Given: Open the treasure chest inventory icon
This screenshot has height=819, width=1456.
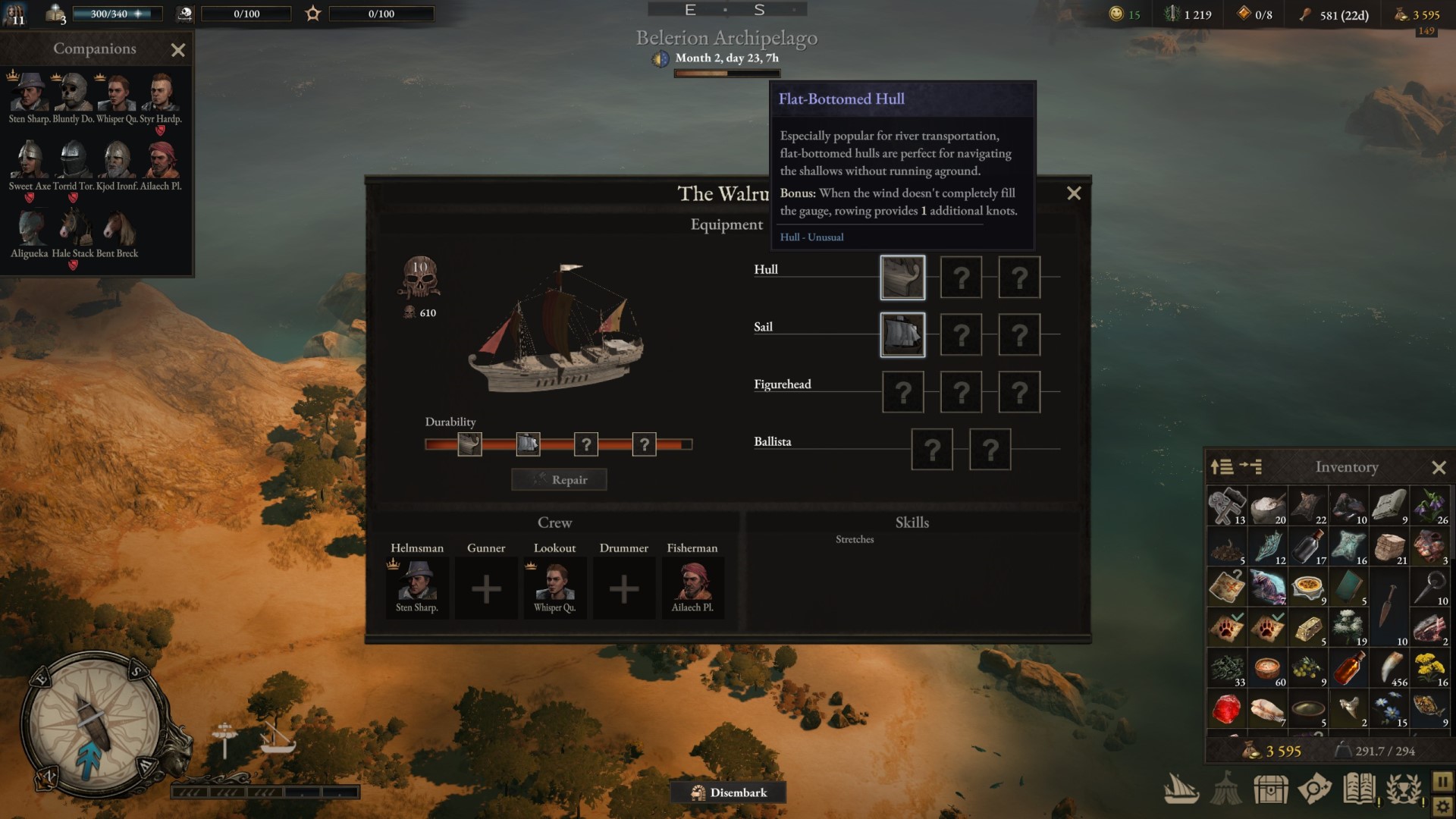Looking at the screenshot, I should pos(1271,789).
